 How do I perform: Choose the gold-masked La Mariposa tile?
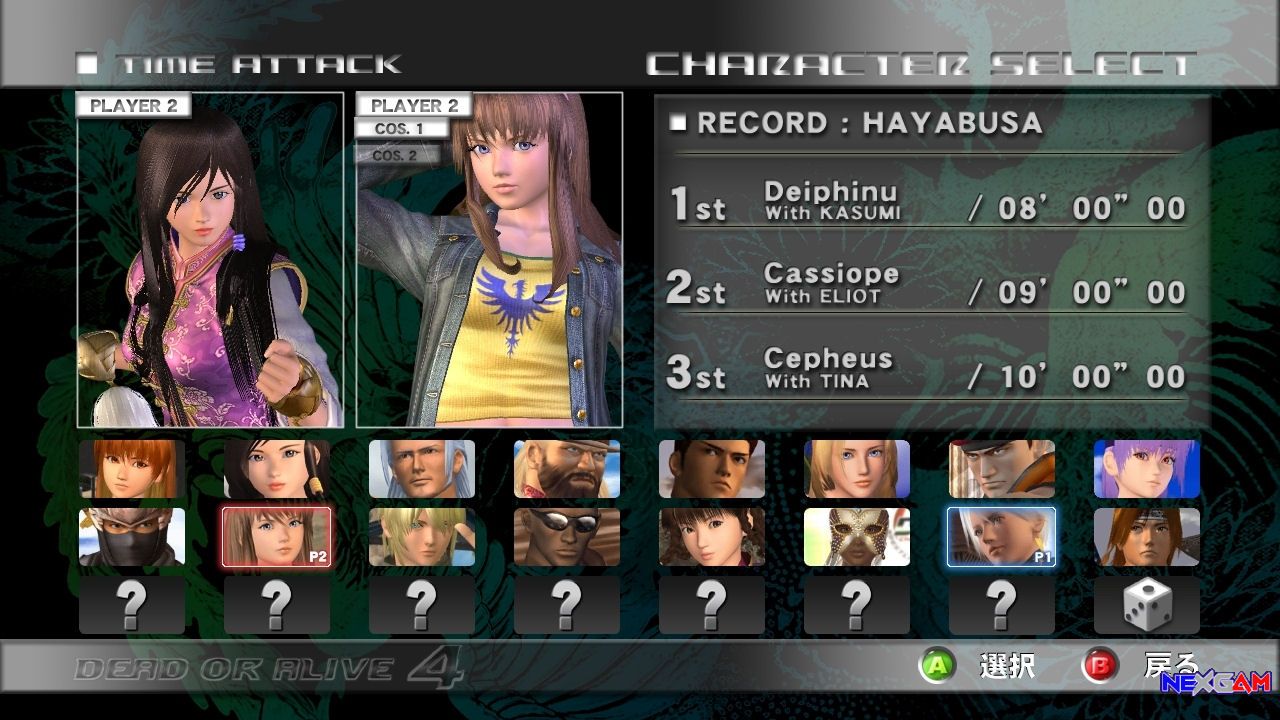click(x=857, y=537)
